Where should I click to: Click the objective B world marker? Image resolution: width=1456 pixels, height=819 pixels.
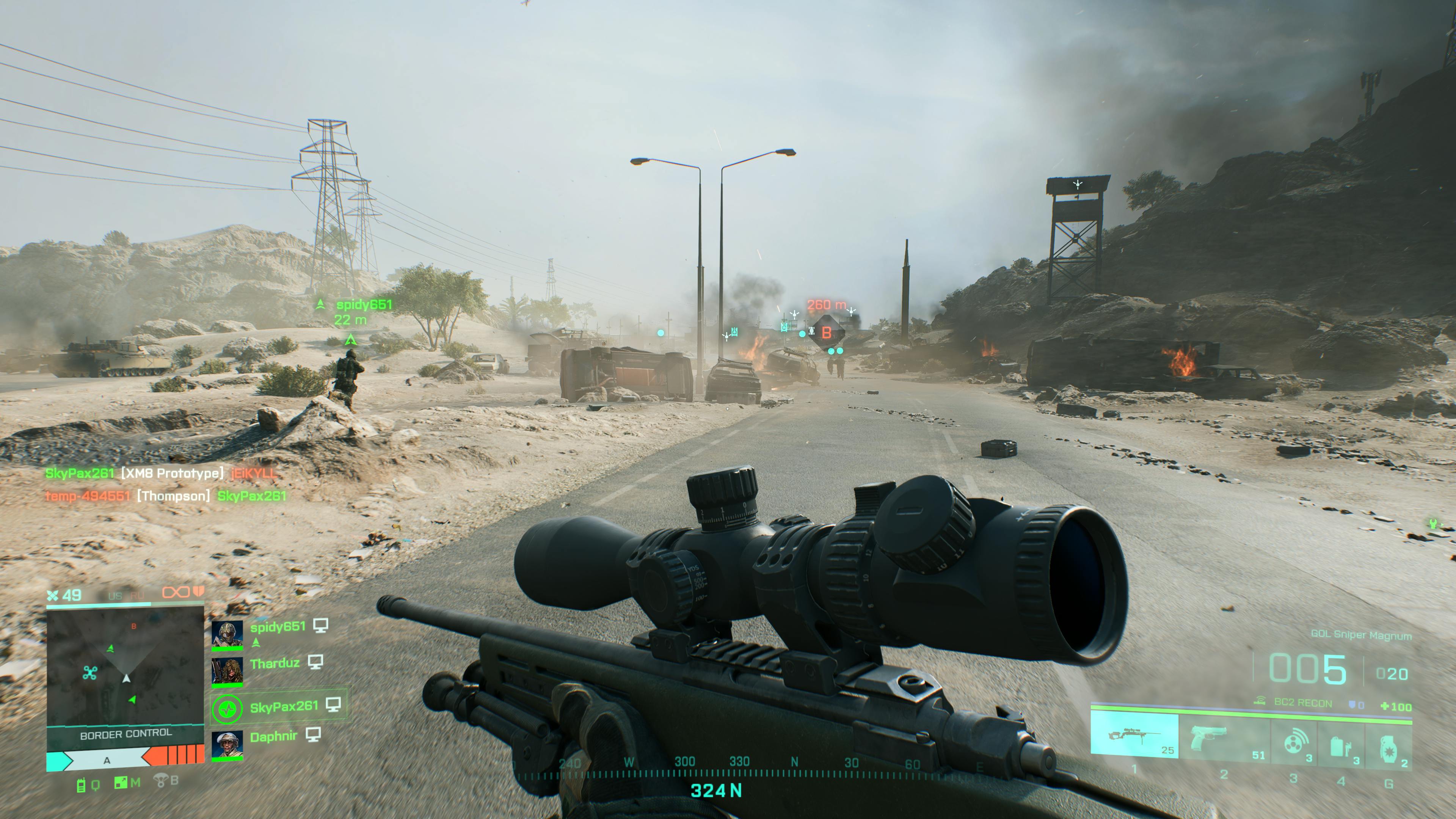pos(826,333)
